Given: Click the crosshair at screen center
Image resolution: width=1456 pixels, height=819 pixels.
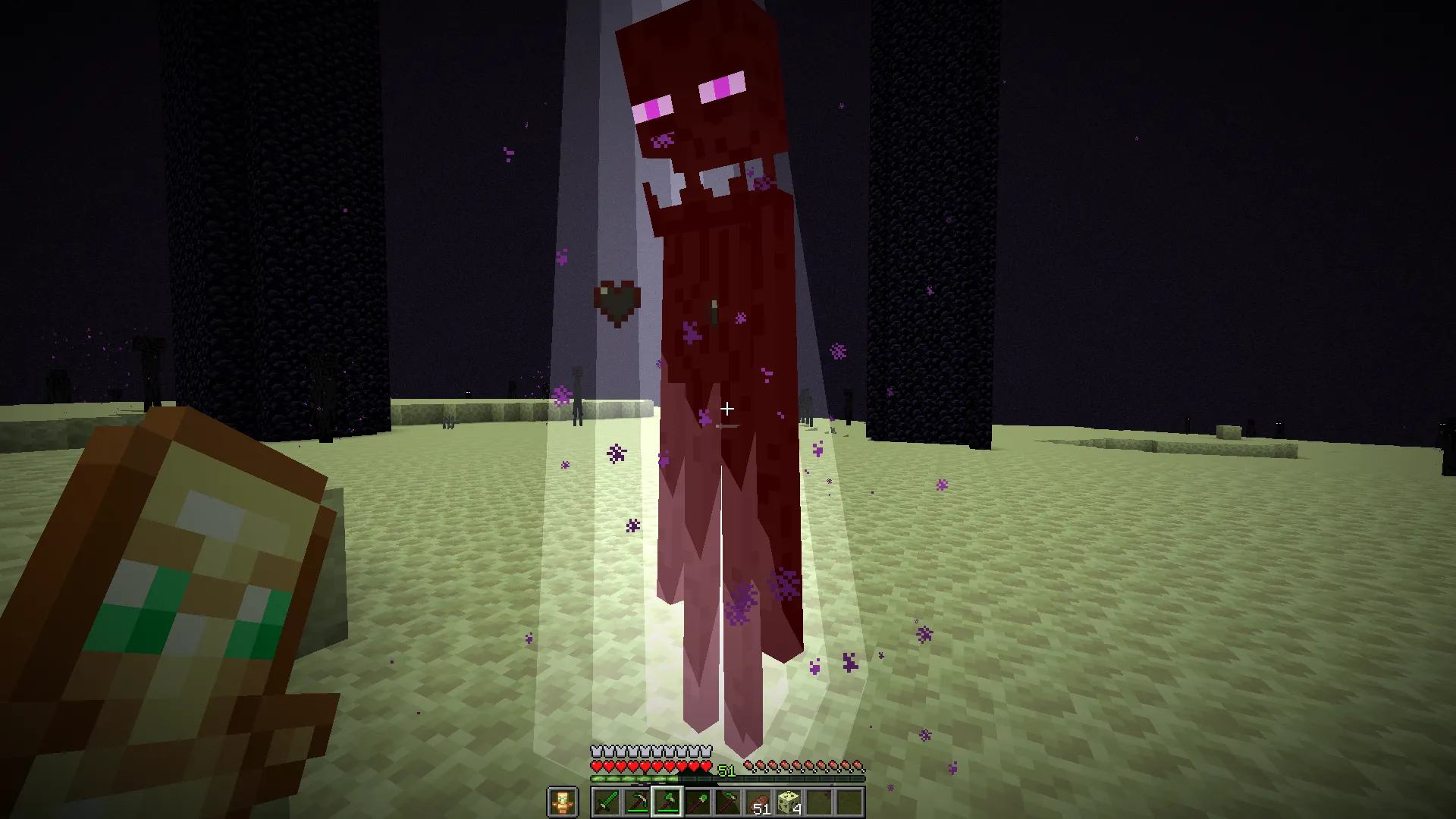Looking at the screenshot, I should click(x=726, y=409).
